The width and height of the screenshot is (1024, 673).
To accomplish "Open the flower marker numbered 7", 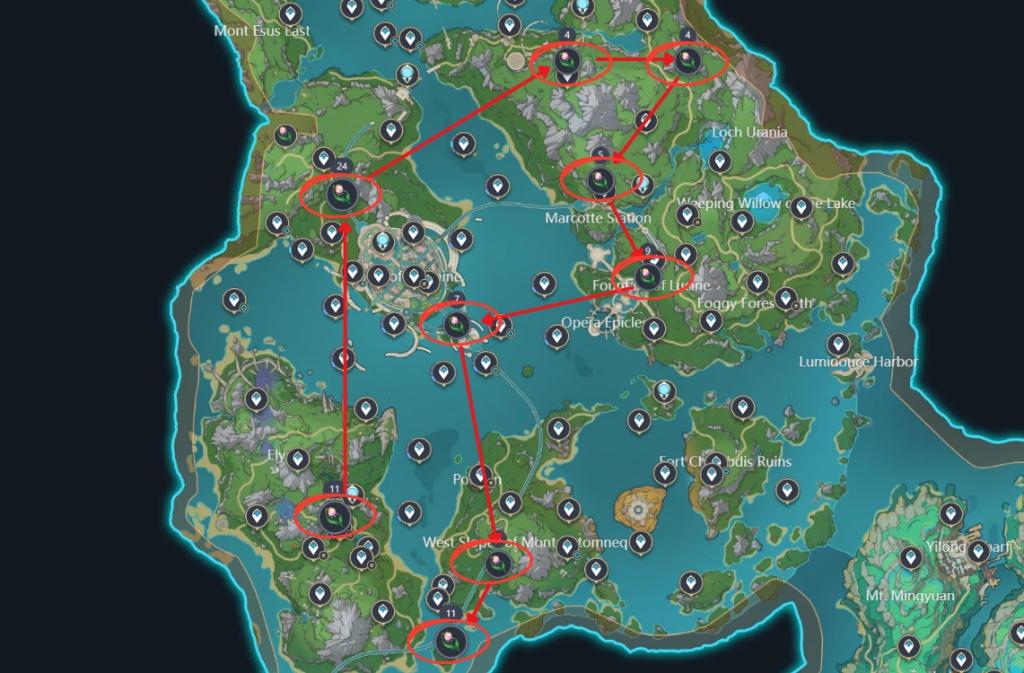I will pyautogui.click(x=456, y=324).
